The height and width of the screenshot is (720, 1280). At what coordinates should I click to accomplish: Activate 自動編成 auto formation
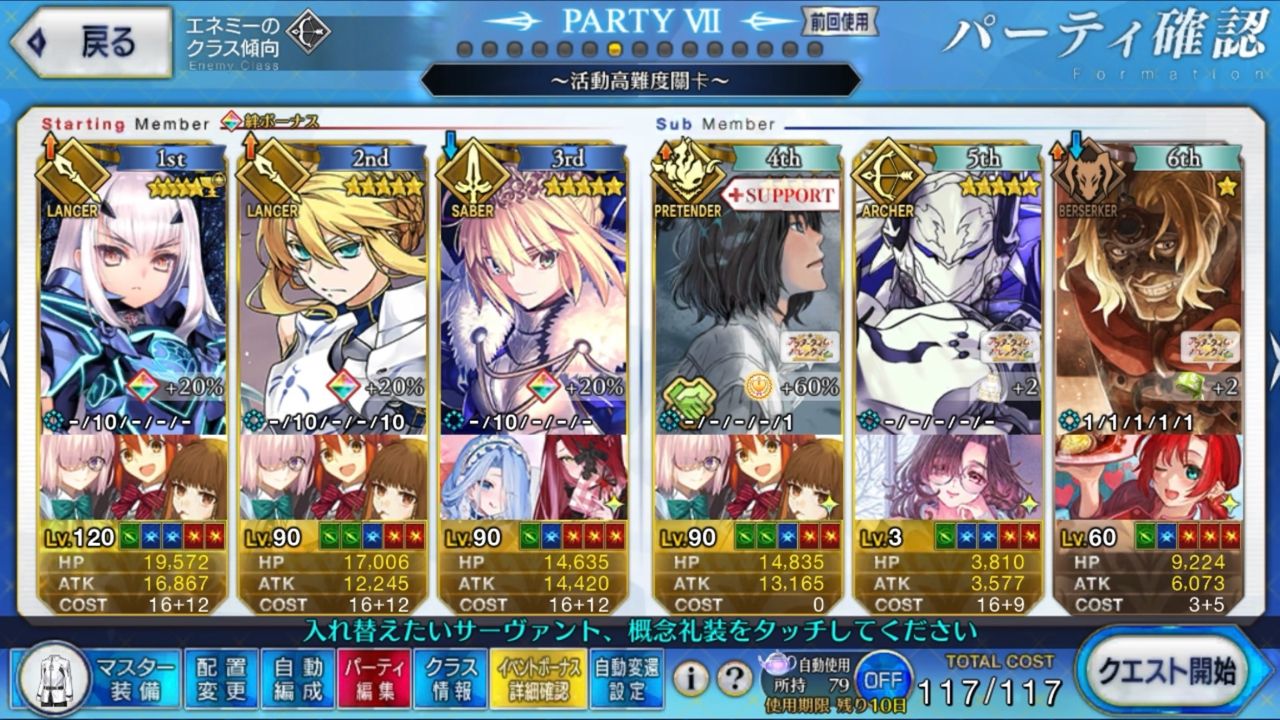point(297,679)
